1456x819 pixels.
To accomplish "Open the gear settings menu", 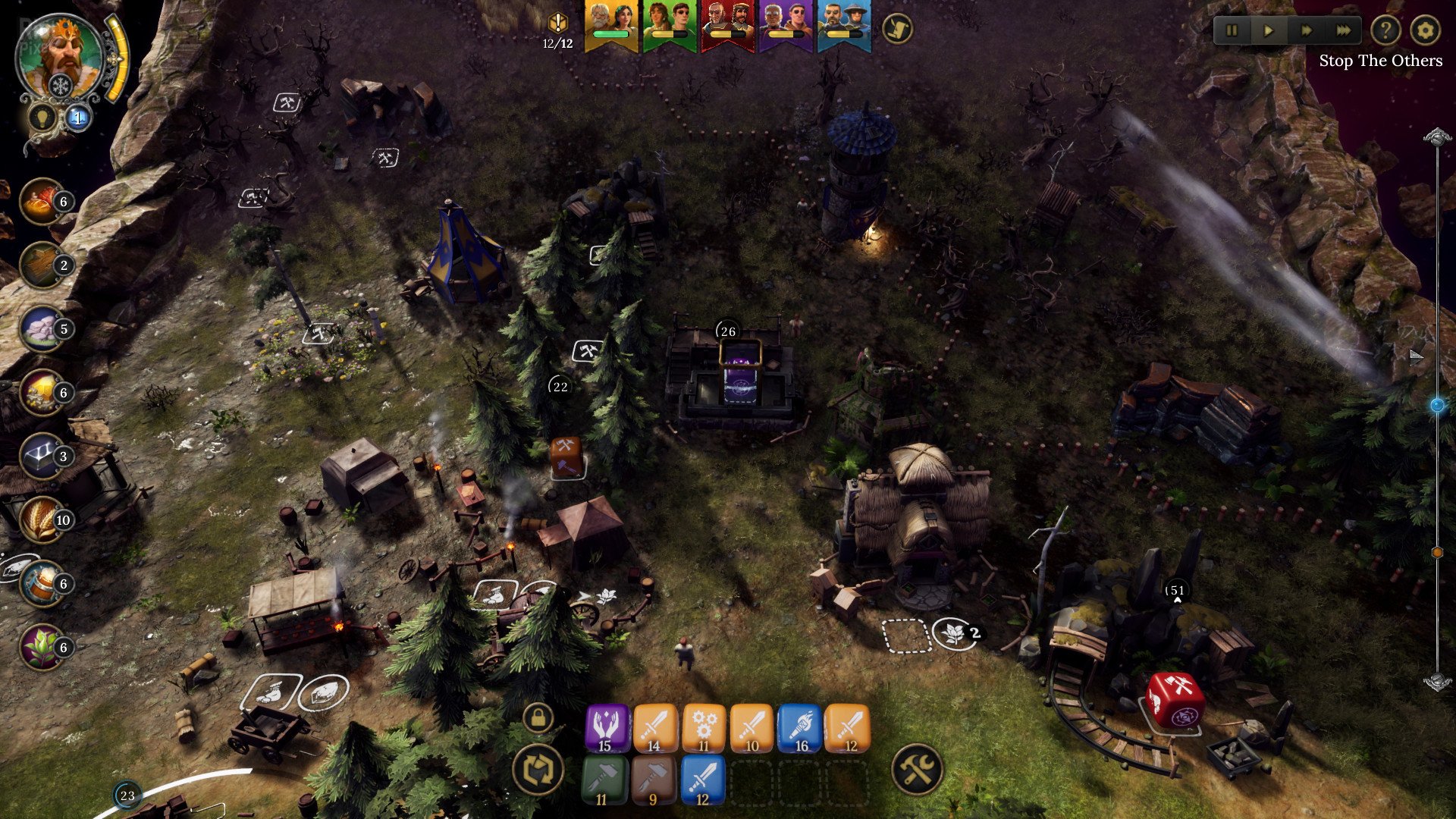I will pos(1426,31).
